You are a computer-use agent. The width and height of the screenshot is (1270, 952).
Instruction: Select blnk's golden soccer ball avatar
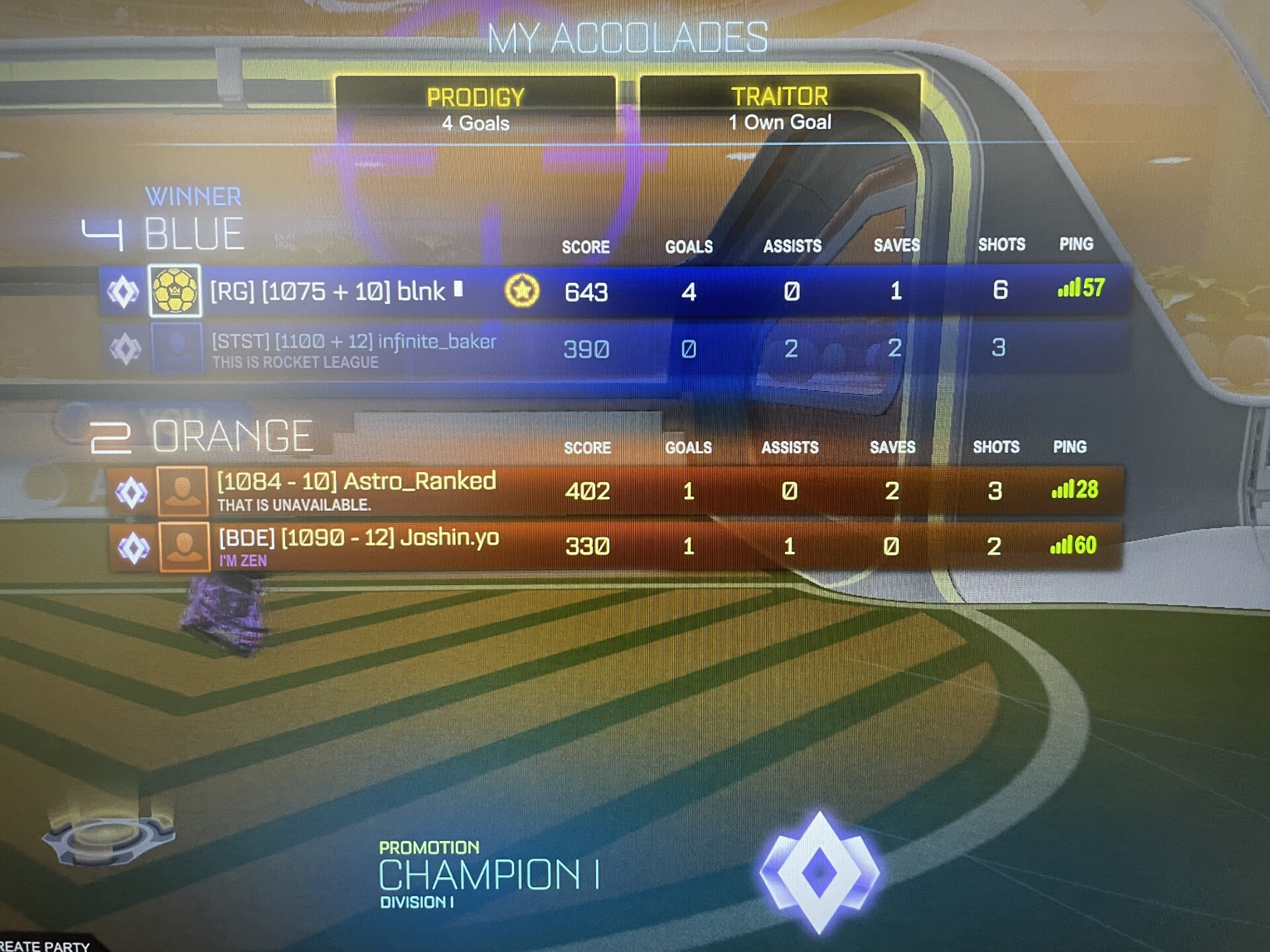click(175, 292)
